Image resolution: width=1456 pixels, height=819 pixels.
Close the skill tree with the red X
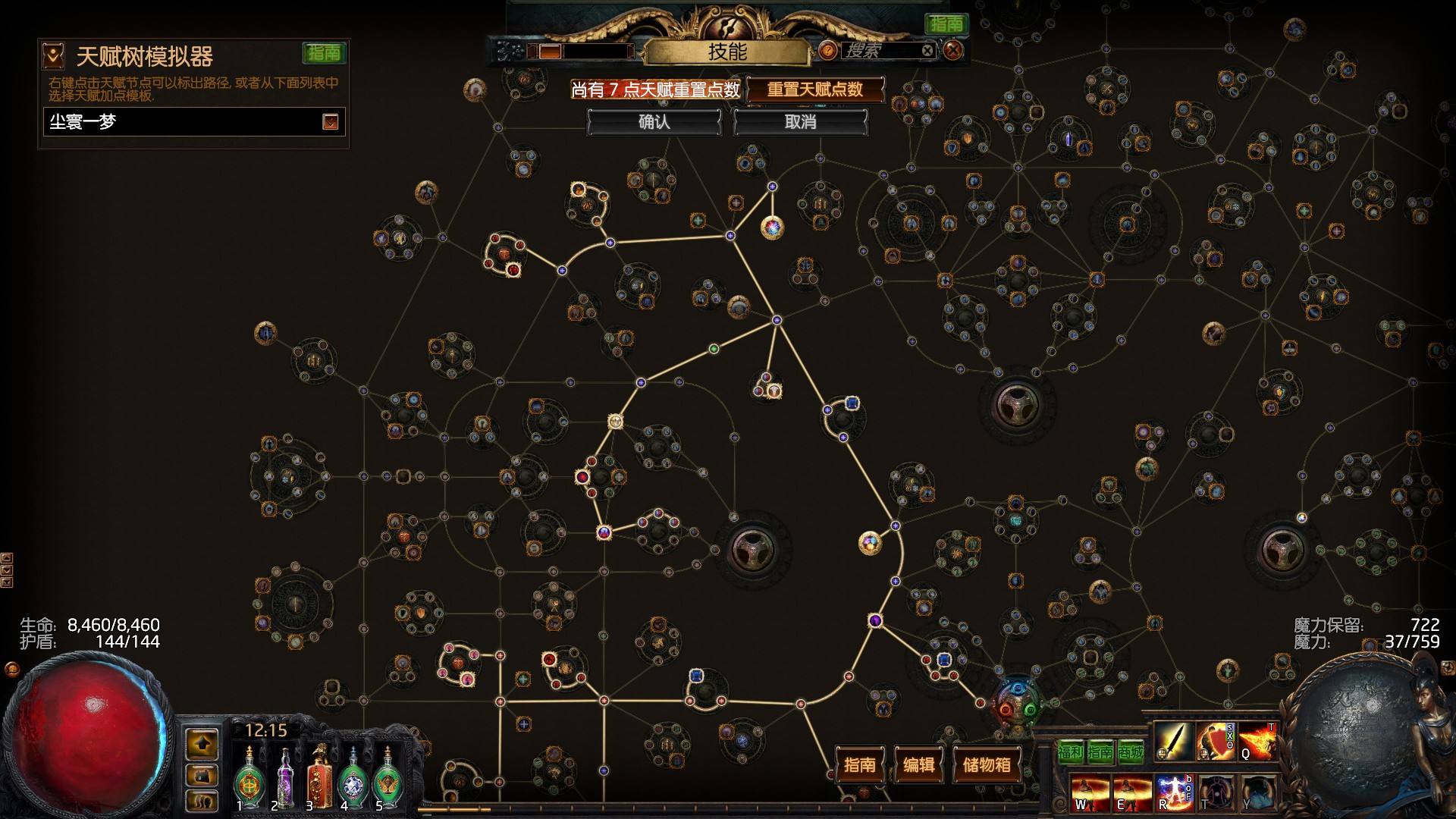953,51
